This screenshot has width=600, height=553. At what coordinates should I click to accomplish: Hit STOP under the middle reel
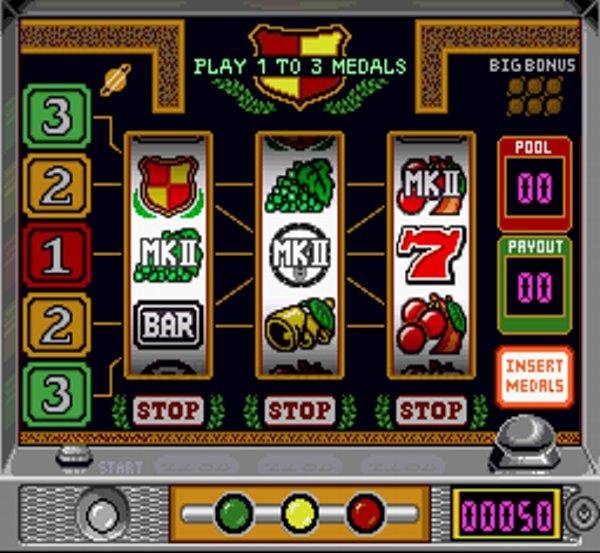coord(299,410)
